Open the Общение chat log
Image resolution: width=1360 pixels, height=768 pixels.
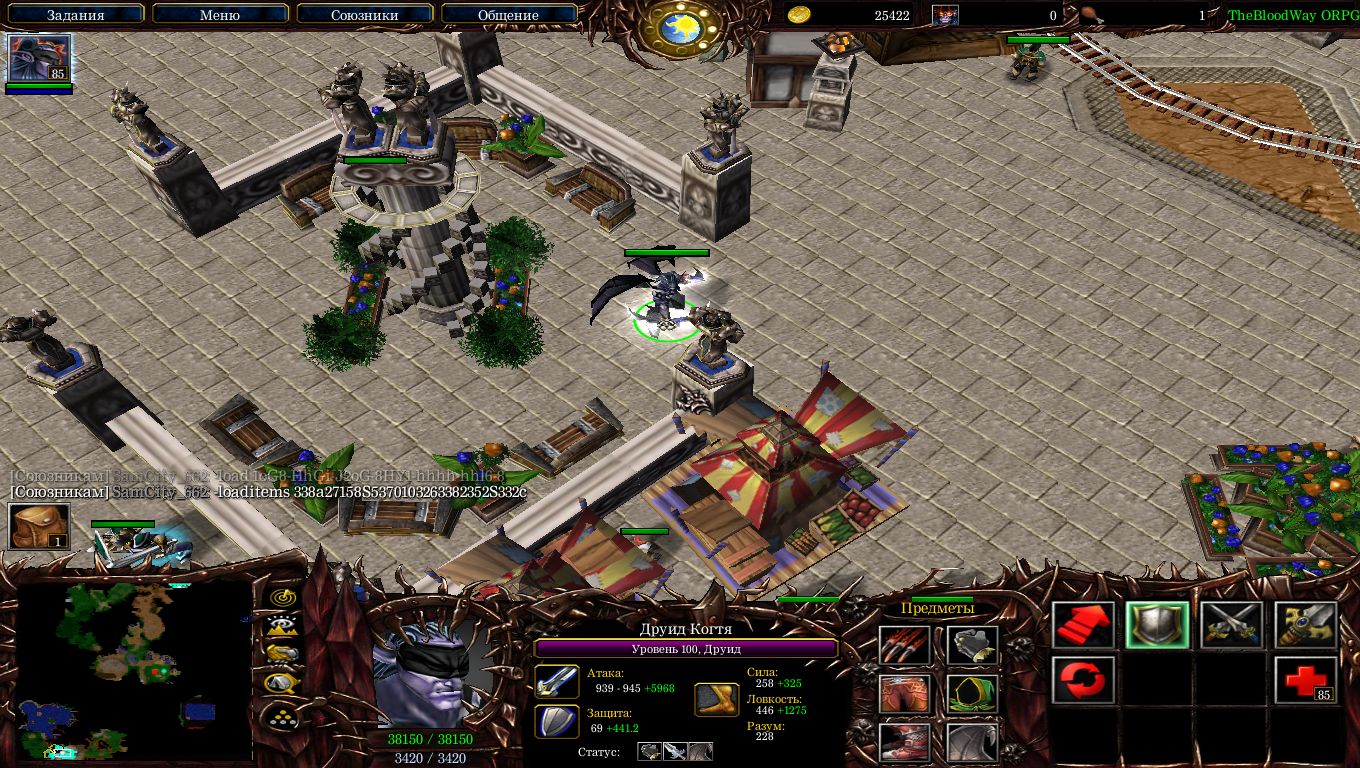point(508,15)
